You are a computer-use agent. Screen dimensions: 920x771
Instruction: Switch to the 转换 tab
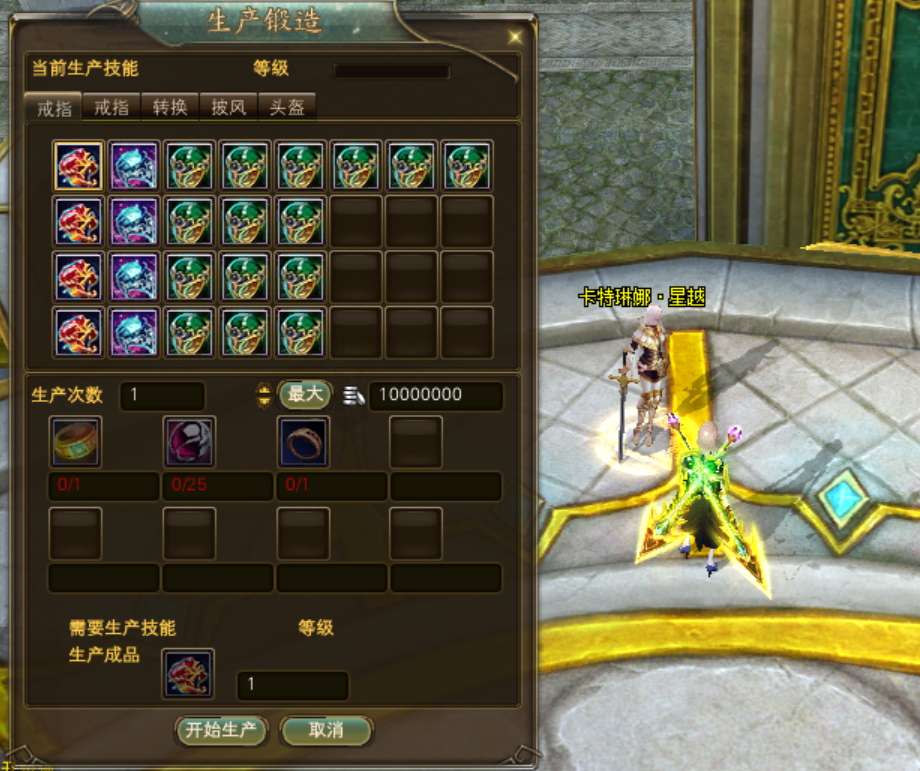pos(170,107)
